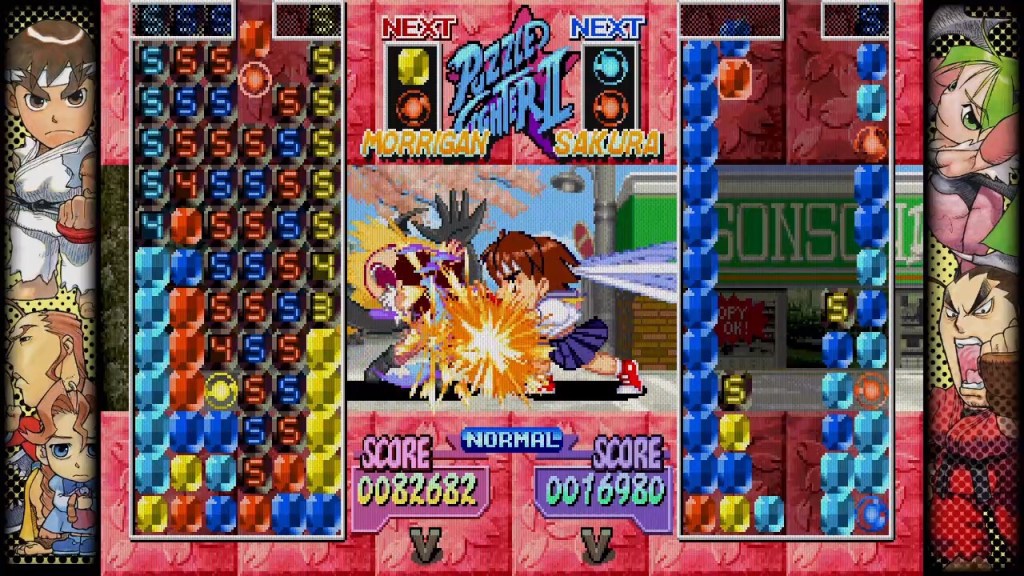Viewport: 1024px width, 576px height.
Task: Select Sakura's NEXT gem preview
Action: tap(607, 84)
